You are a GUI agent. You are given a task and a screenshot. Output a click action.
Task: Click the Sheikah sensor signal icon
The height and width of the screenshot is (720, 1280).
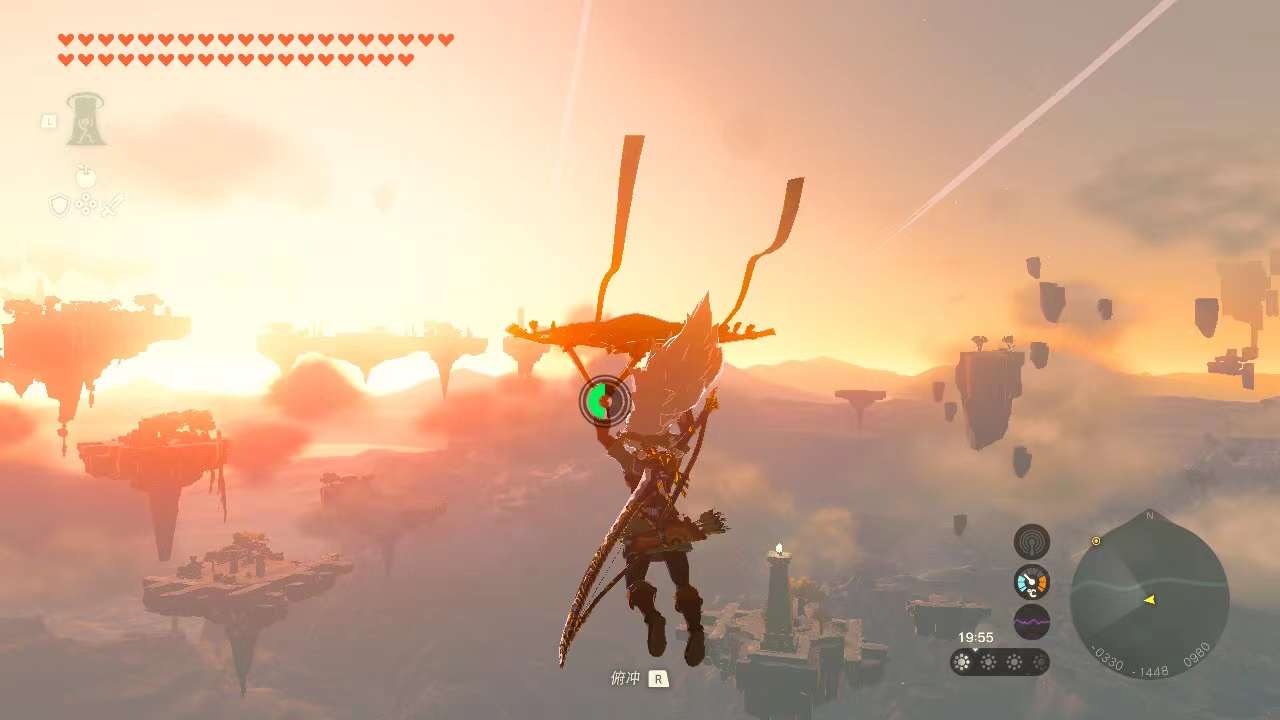pyautogui.click(x=1032, y=542)
